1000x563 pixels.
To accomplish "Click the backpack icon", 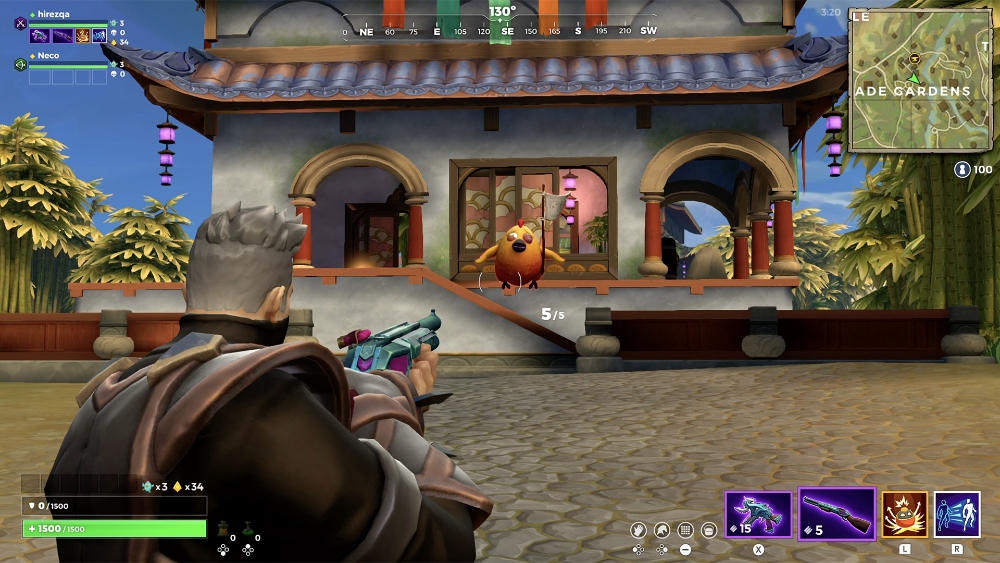I will [709, 530].
